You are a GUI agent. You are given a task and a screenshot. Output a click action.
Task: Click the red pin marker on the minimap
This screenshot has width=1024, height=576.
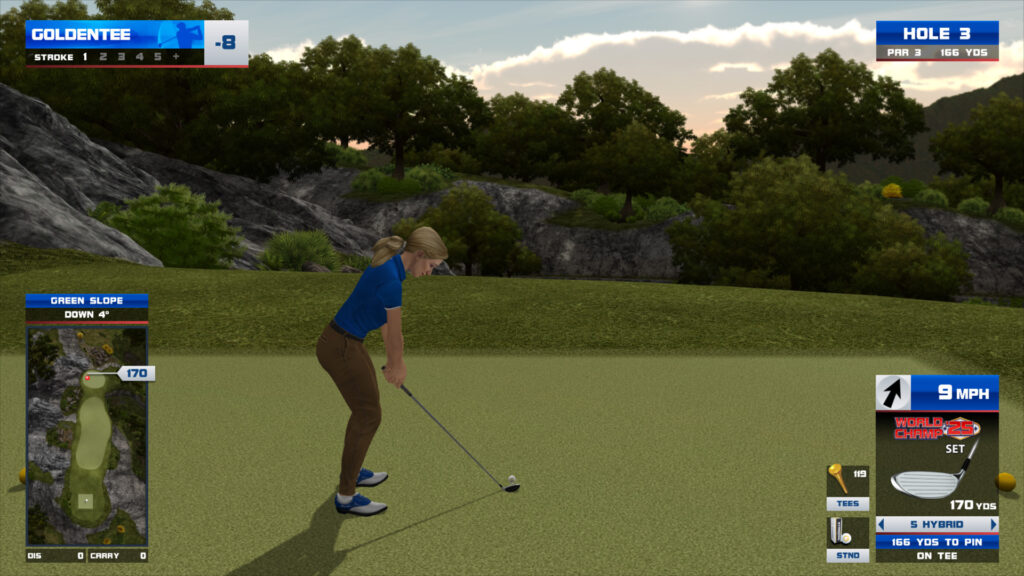tap(88, 377)
